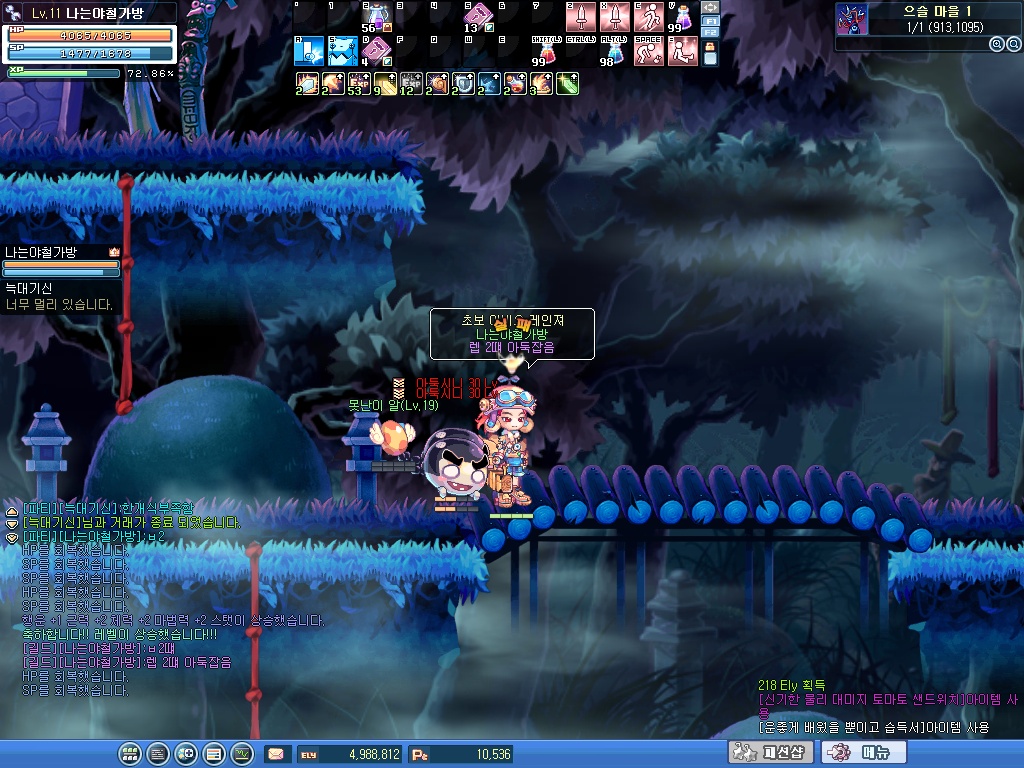Image resolution: width=1024 pixels, height=768 pixels.
Task: Activate the blue skill on A key
Action: click(309, 51)
